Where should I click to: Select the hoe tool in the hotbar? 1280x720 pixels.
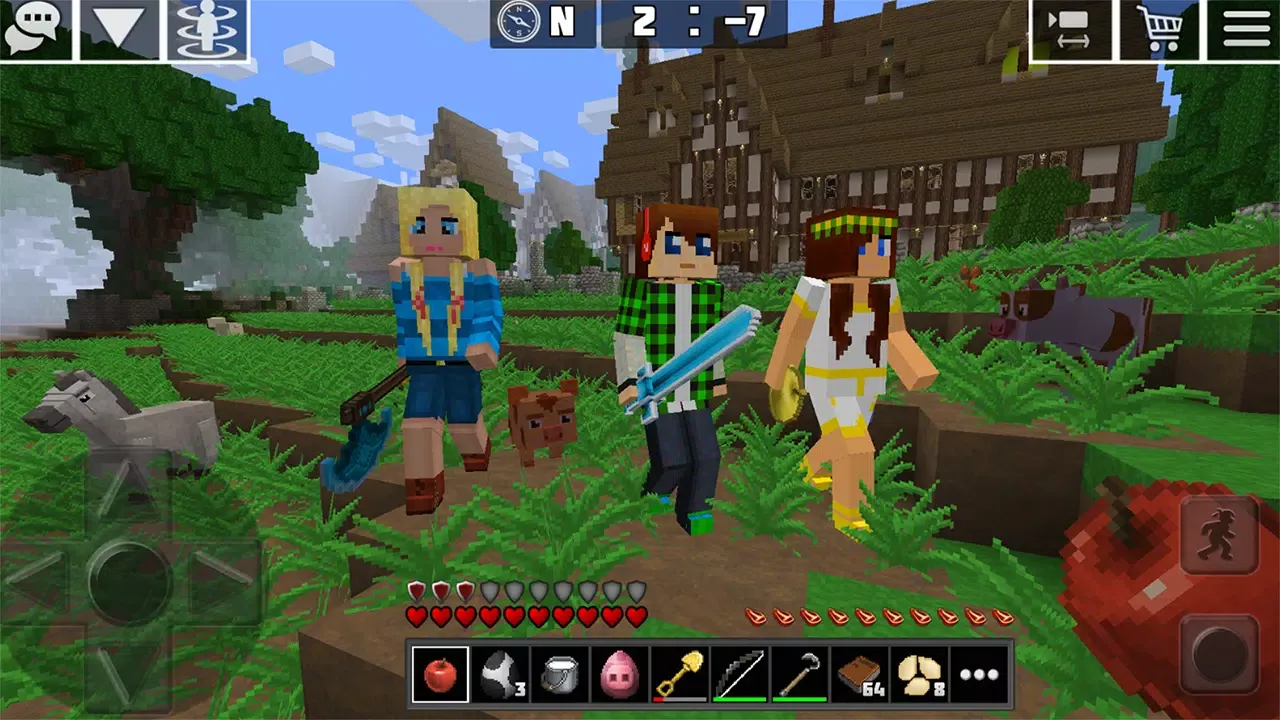pos(799,672)
